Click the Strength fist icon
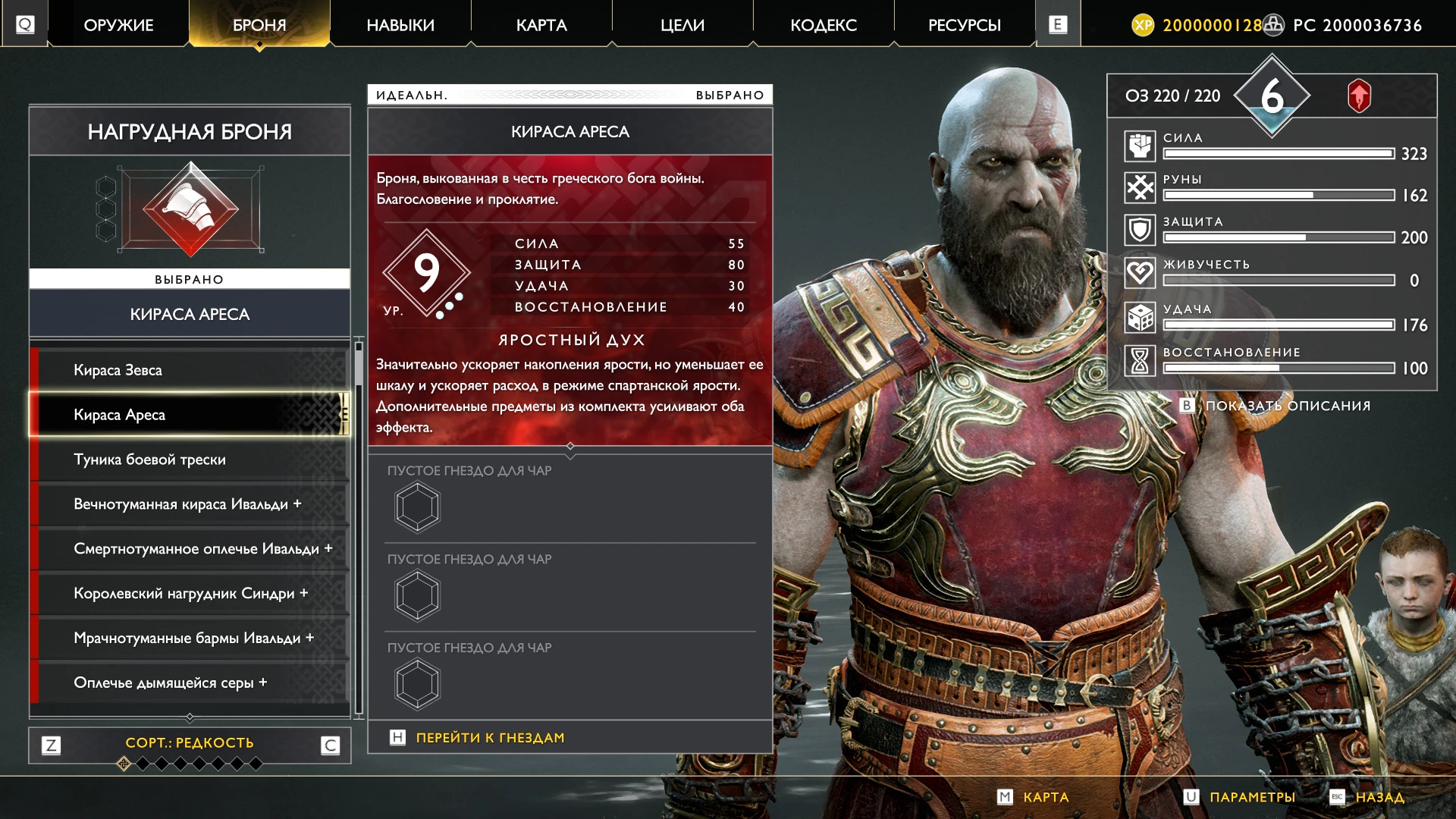The width and height of the screenshot is (1456, 819). click(x=1140, y=145)
